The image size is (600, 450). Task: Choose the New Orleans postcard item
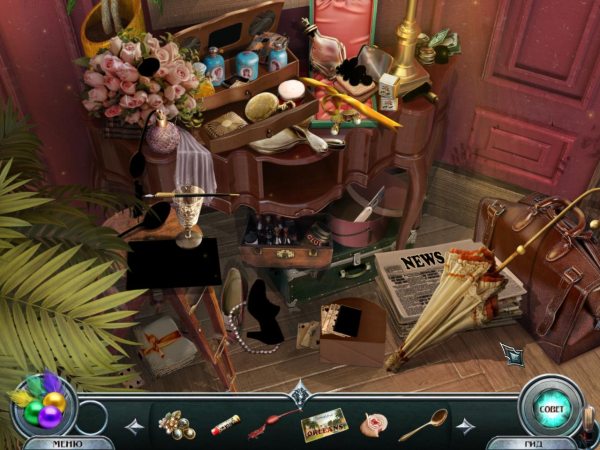[323, 425]
